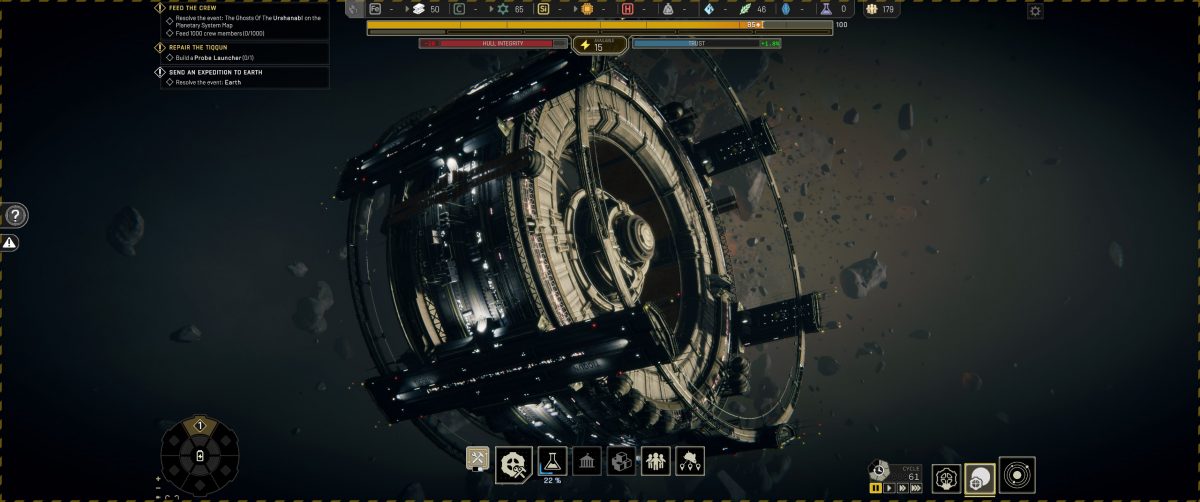
Task: Open the planetary system map
Action: (1017, 475)
